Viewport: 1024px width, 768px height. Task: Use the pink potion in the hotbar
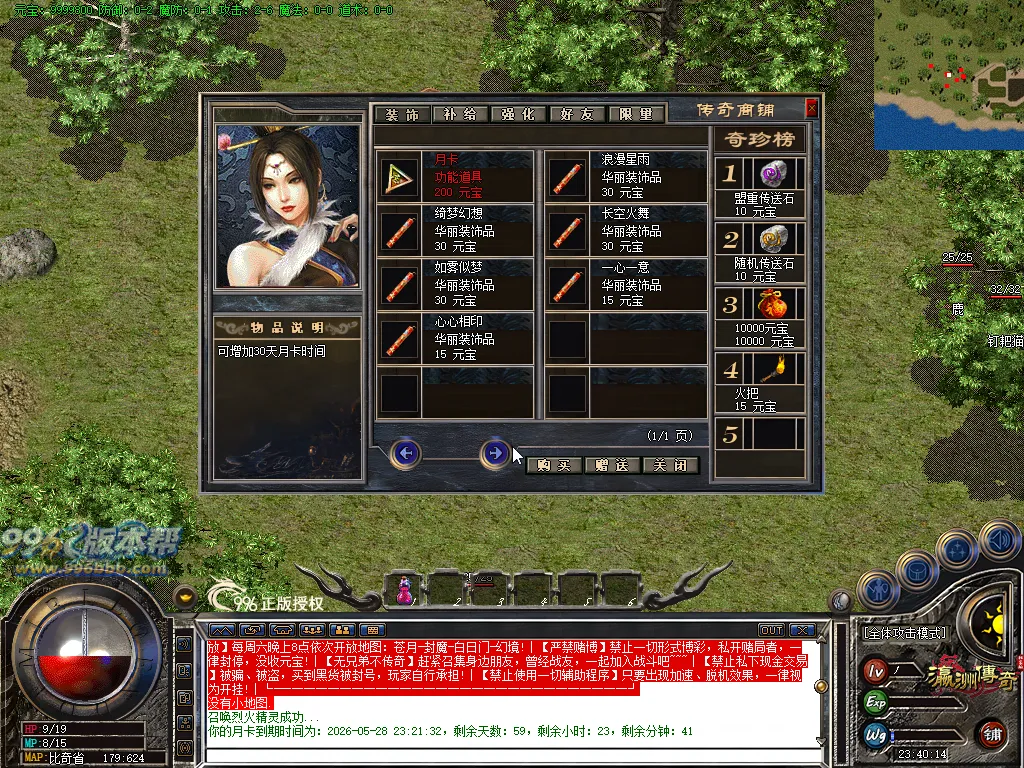pos(404,590)
